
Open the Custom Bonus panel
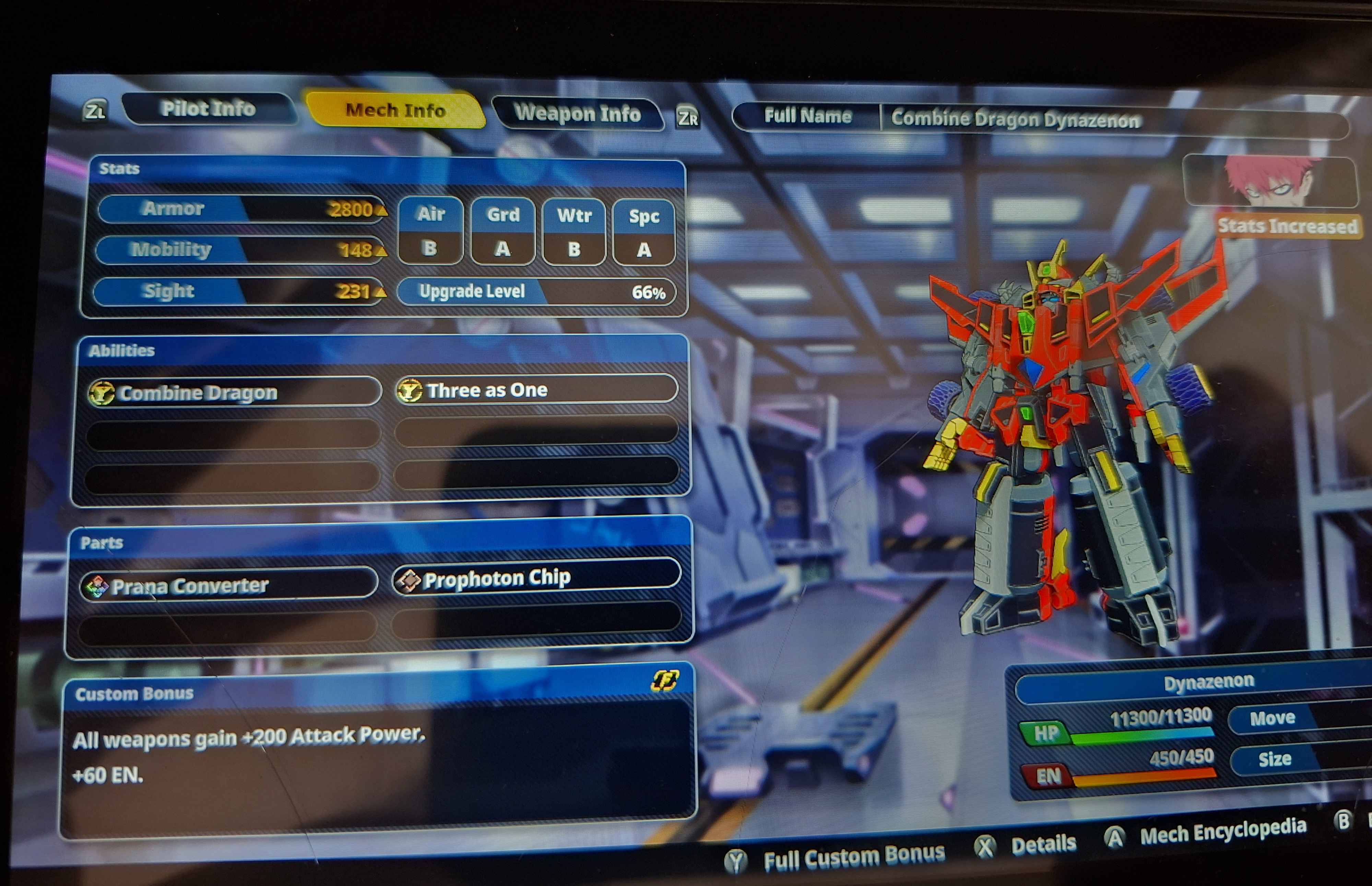point(377,748)
